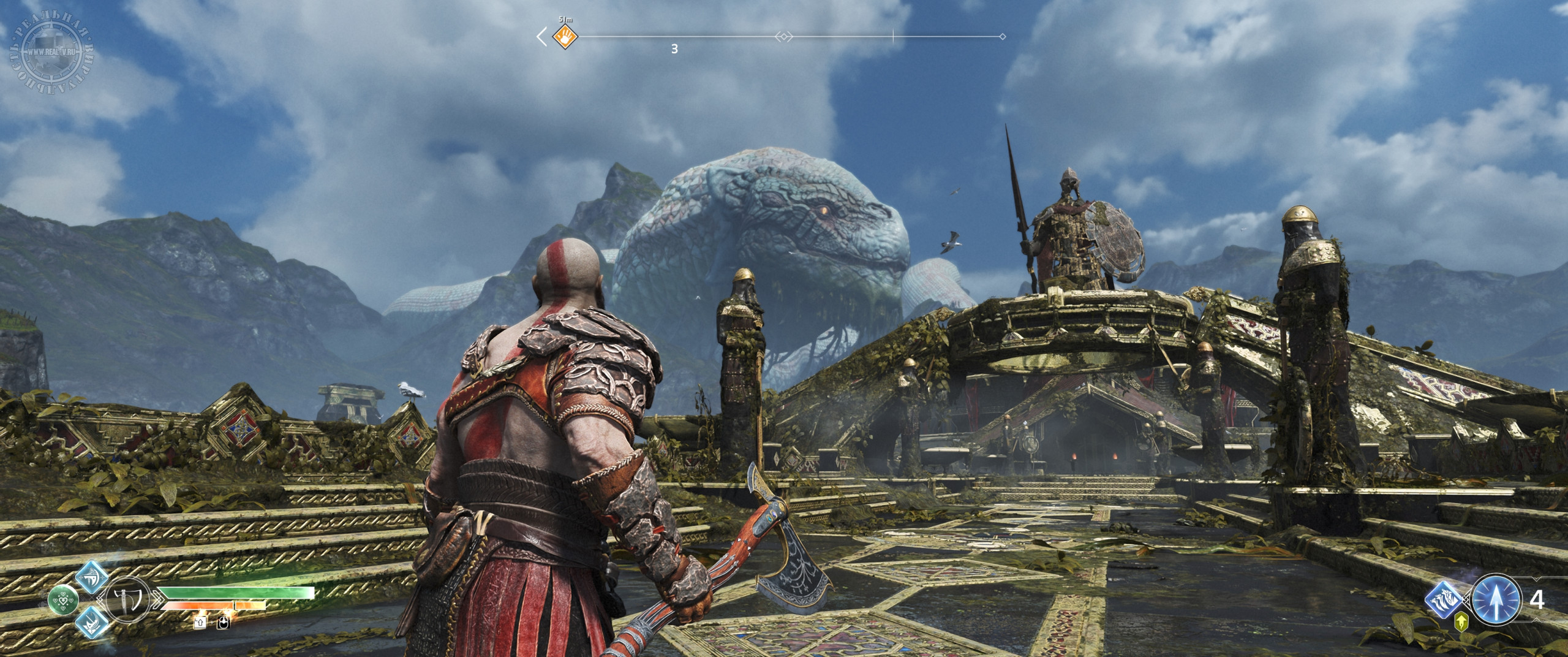The height and width of the screenshot is (657, 1568).
Task: Click the Leviathan Axe weapon icon
Action: [127, 599]
